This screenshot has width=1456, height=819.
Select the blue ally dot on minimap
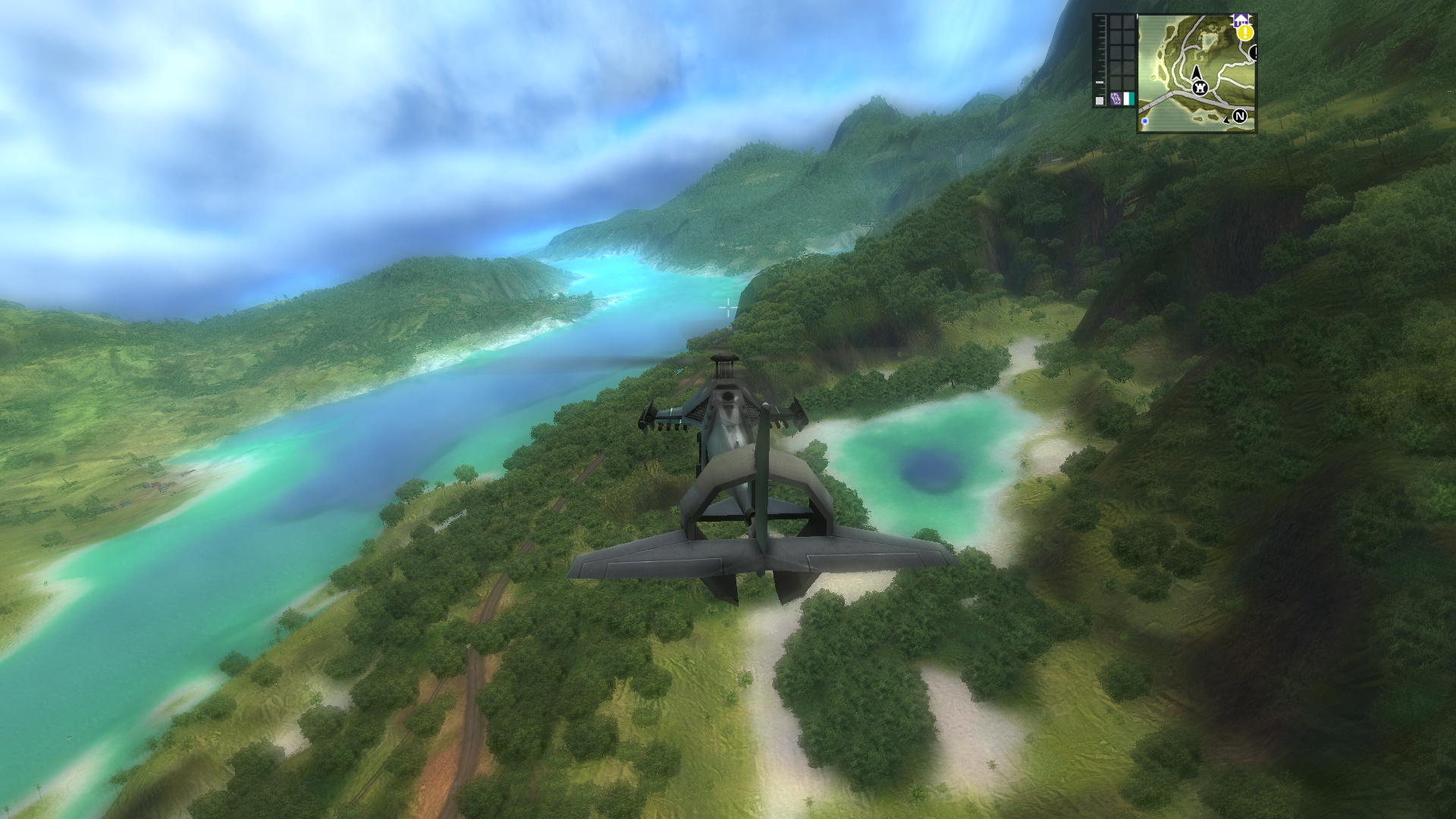pos(1145,121)
